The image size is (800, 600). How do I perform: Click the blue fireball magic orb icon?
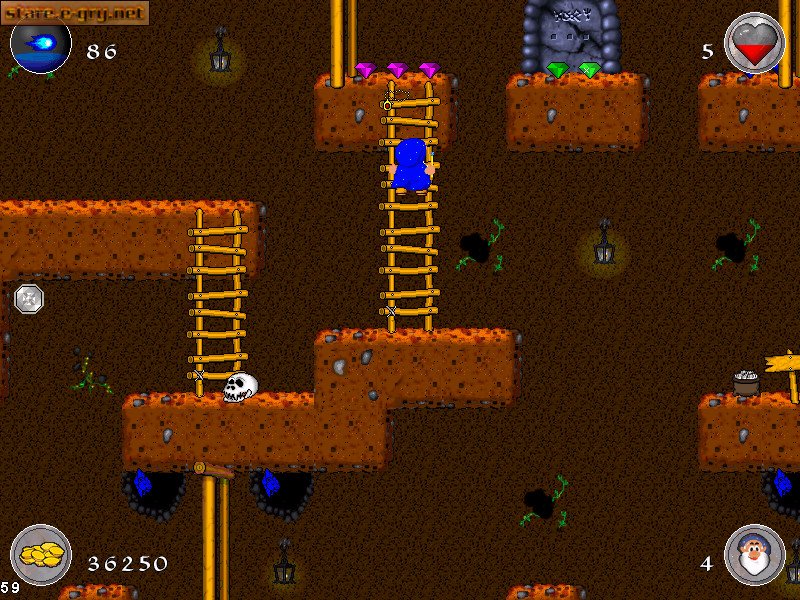click(41, 46)
